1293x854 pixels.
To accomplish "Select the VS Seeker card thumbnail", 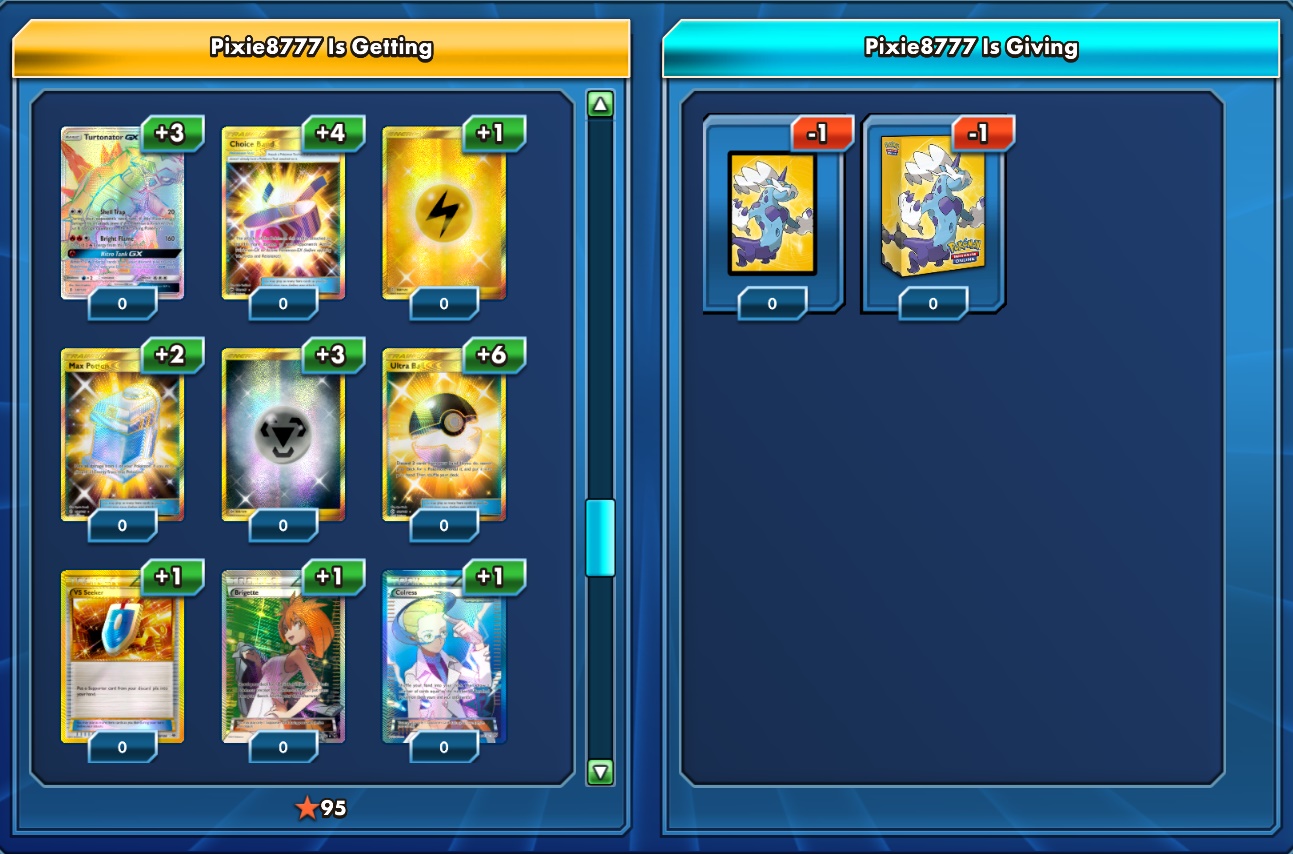I will (x=122, y=655).
